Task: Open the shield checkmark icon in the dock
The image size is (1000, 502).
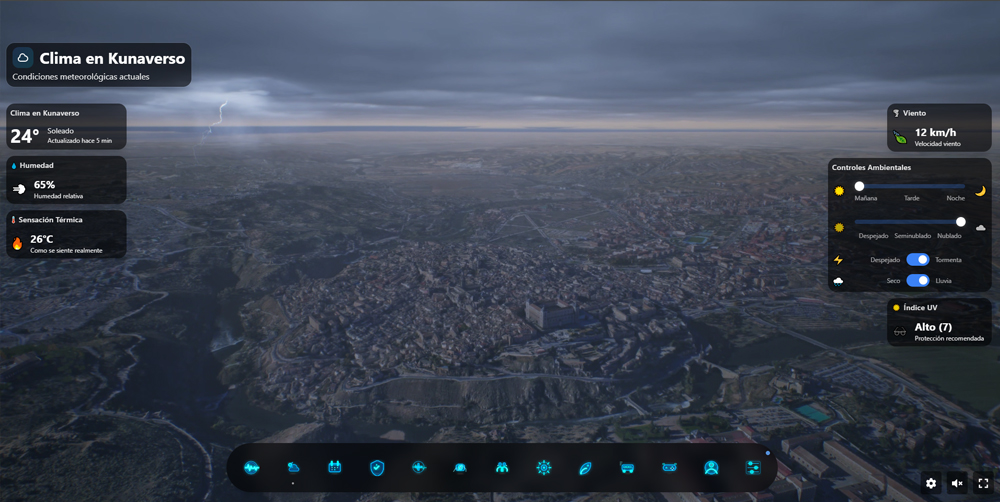Action: [x=377, y=467]
